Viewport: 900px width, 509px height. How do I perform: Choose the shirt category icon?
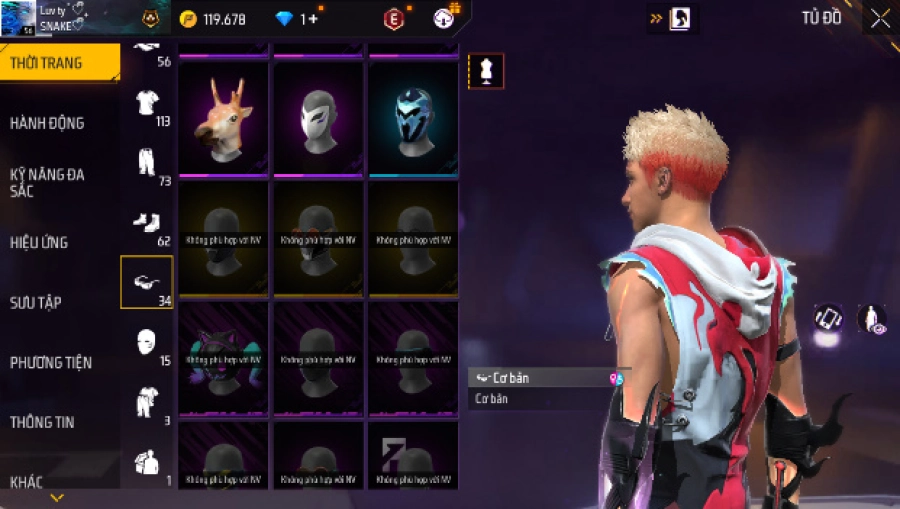[x=147, y=102]
